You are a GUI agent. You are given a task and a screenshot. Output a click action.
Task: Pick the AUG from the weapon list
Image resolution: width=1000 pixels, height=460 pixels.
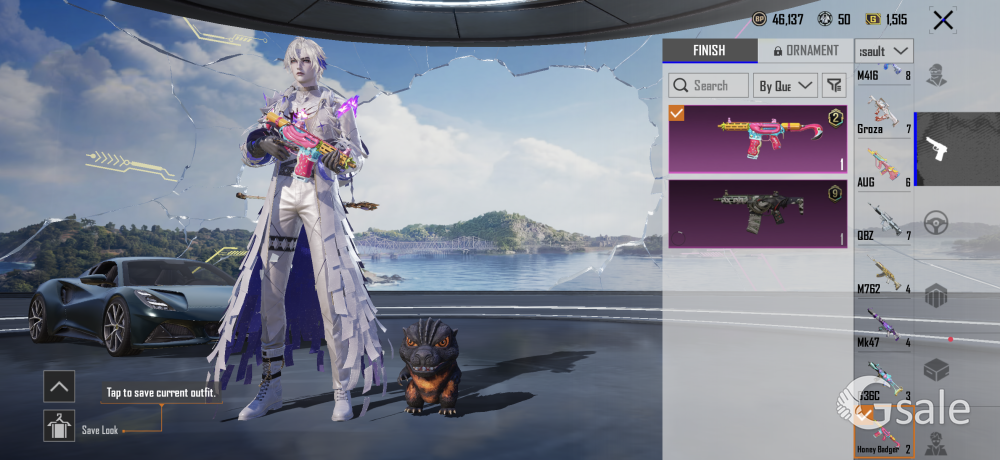pos(884,167)
